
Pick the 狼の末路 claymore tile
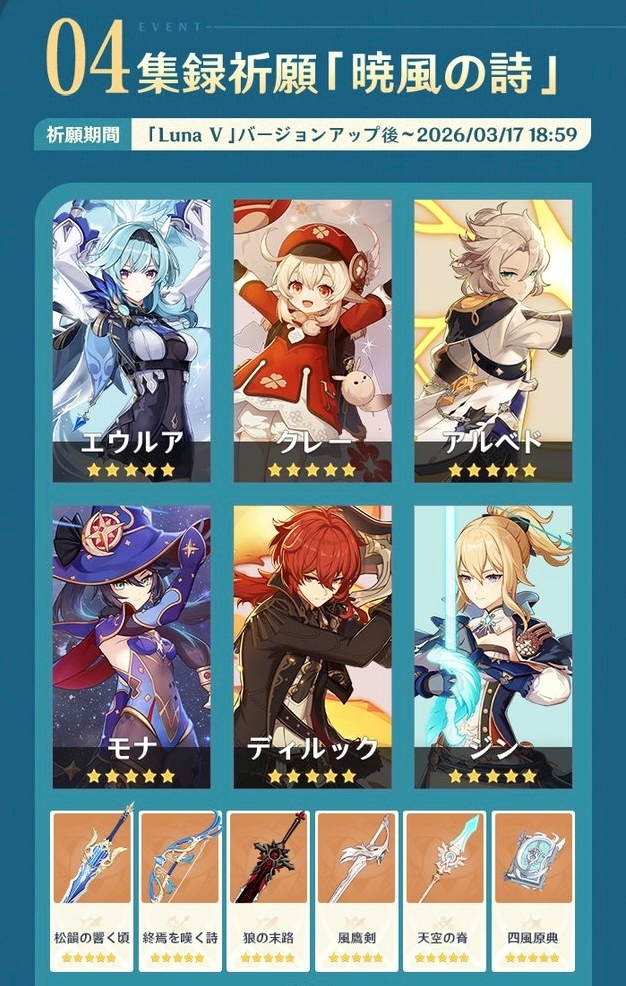tap(268, 888)
